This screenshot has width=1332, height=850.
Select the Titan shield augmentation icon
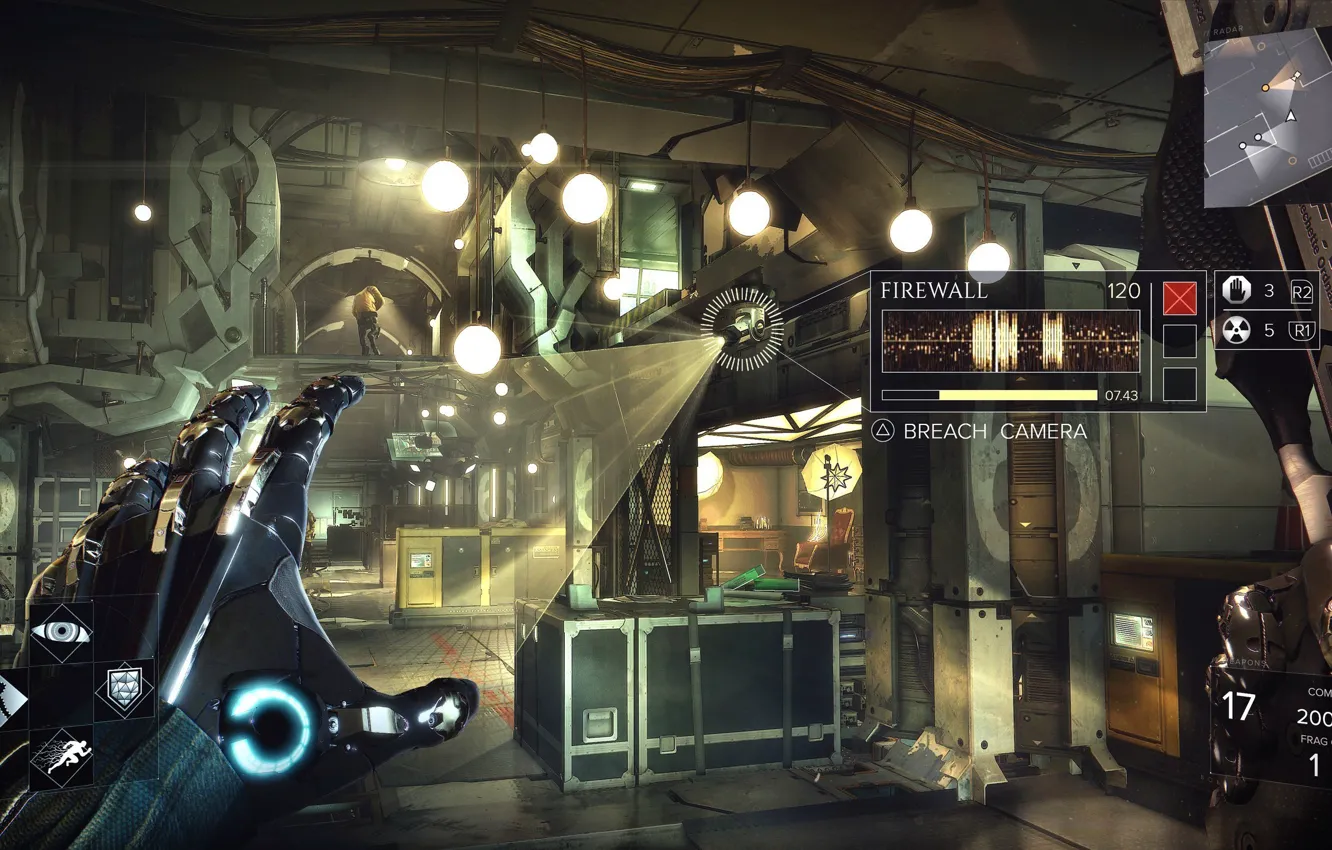124,690
